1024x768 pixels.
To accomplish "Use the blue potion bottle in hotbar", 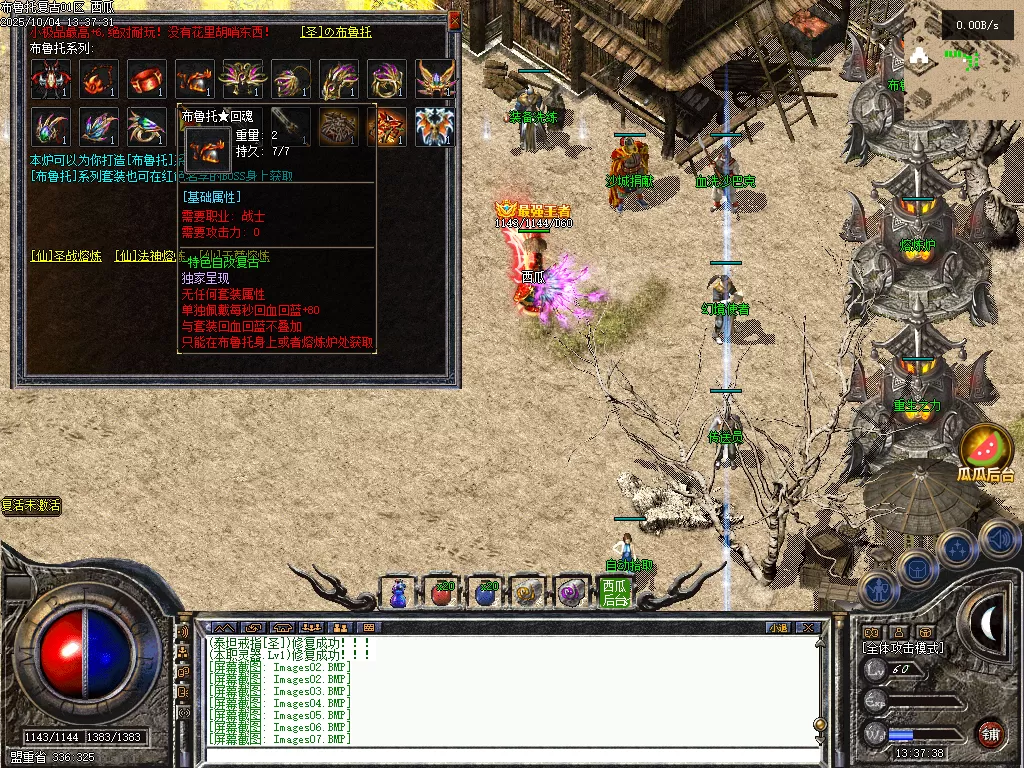I will pyautogui.click(x=399, y=593).
